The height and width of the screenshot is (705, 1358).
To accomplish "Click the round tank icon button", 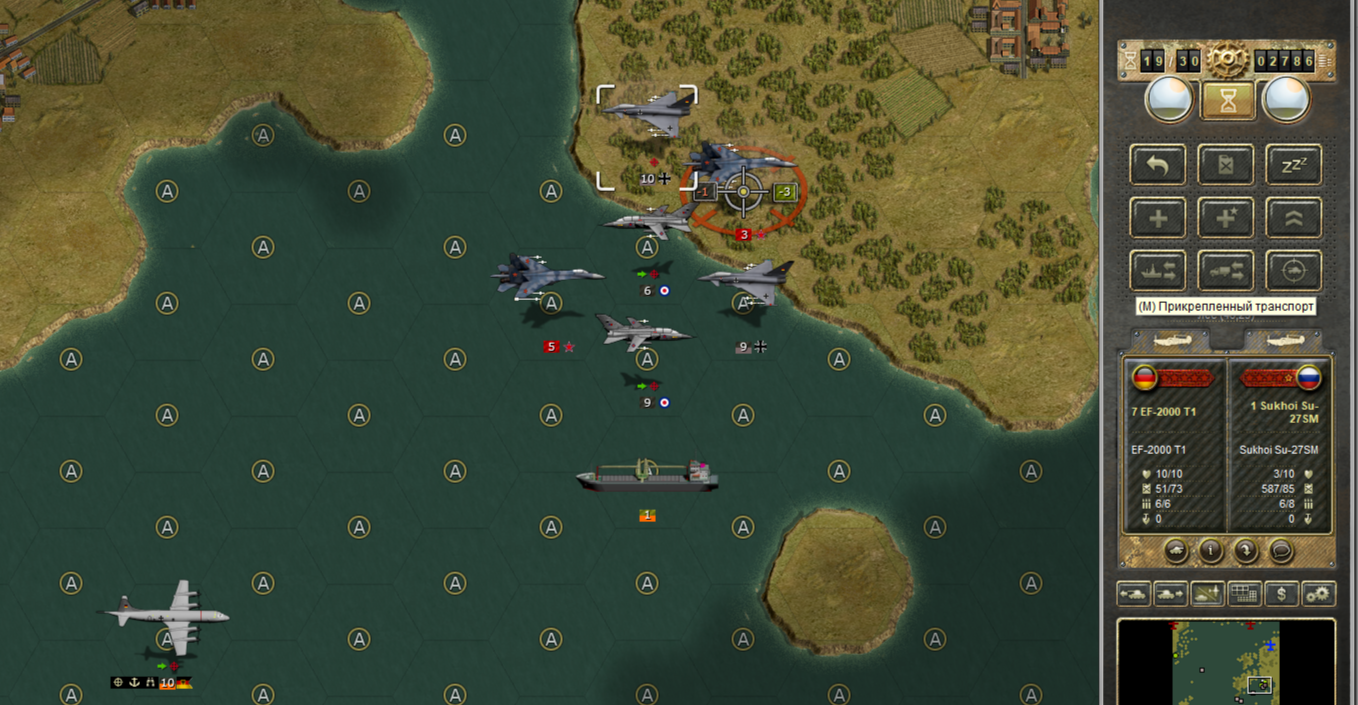I will pyautogui.click(x=1177, y=550).
